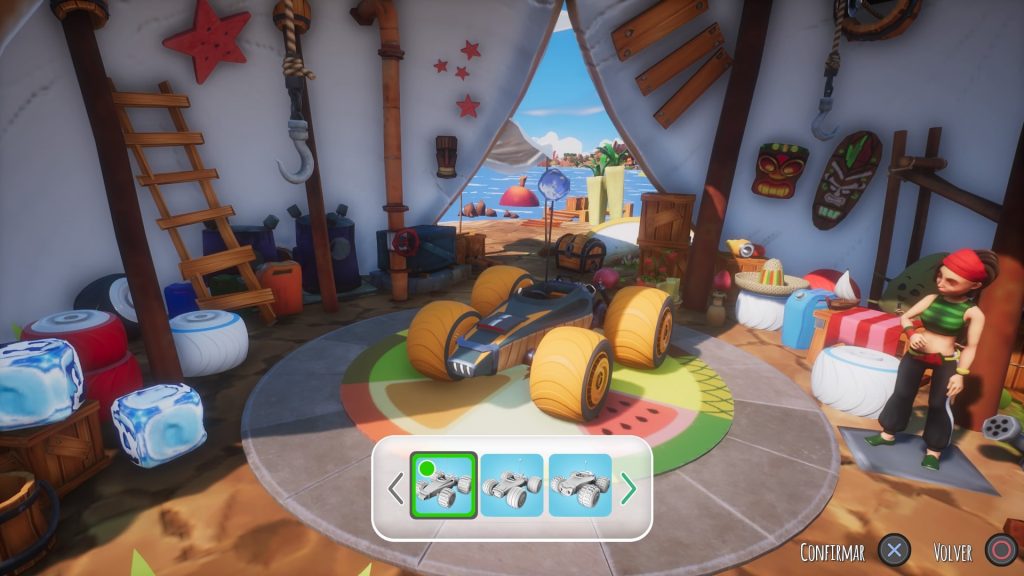This screenshot has width=1024, height=576.
Task: Choose the middle kart thumbnail
Action: click(512, 486)
